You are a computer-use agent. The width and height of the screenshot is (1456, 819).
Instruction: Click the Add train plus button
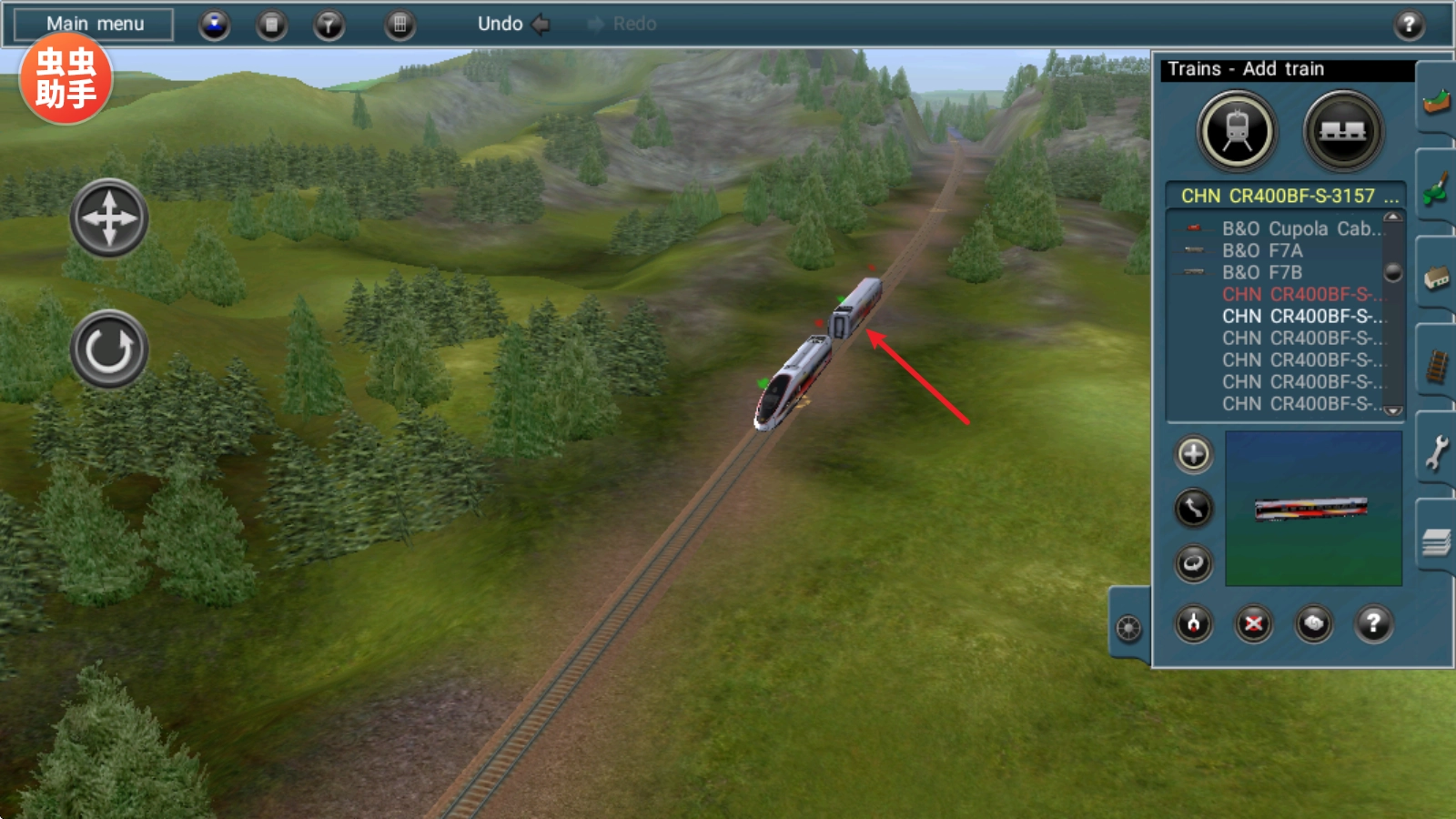(1194, 454)
